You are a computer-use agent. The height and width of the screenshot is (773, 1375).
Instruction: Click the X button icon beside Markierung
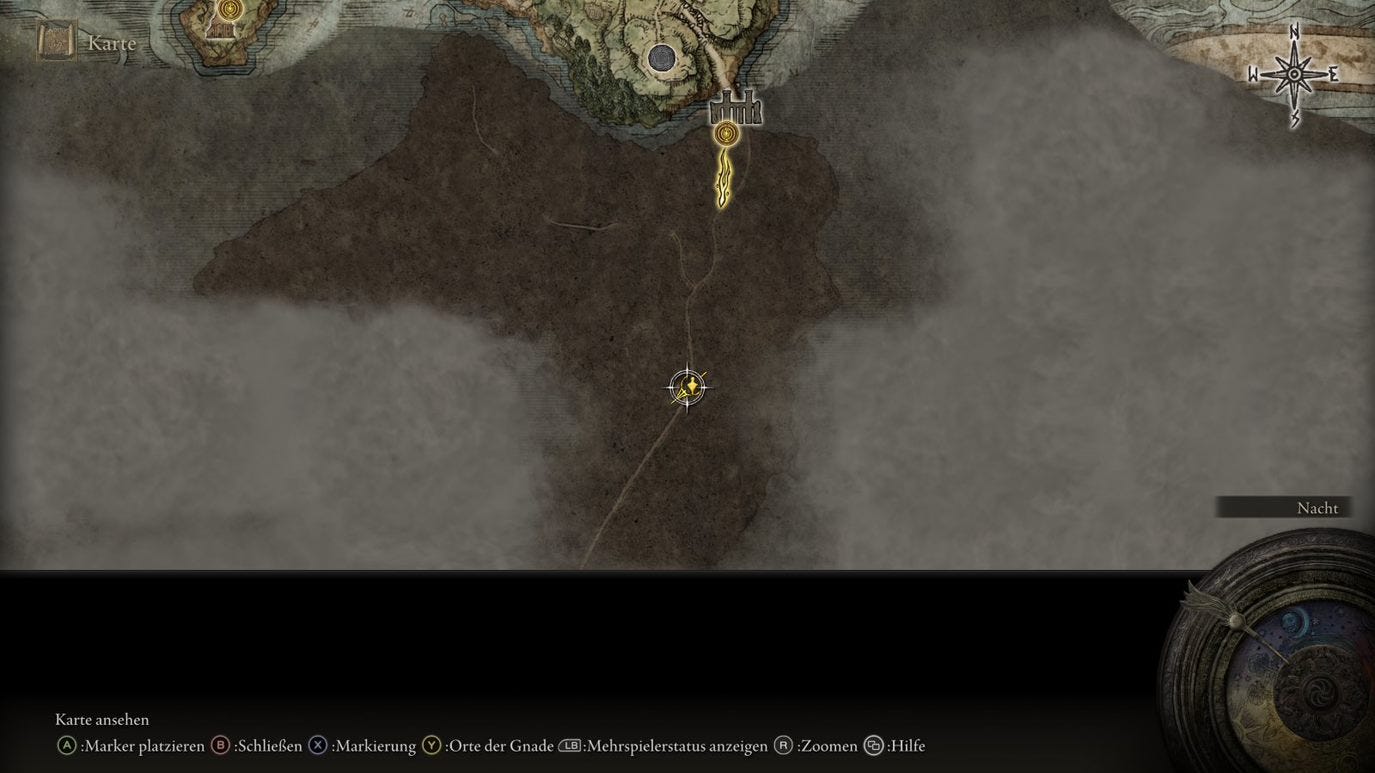(317, 745)
